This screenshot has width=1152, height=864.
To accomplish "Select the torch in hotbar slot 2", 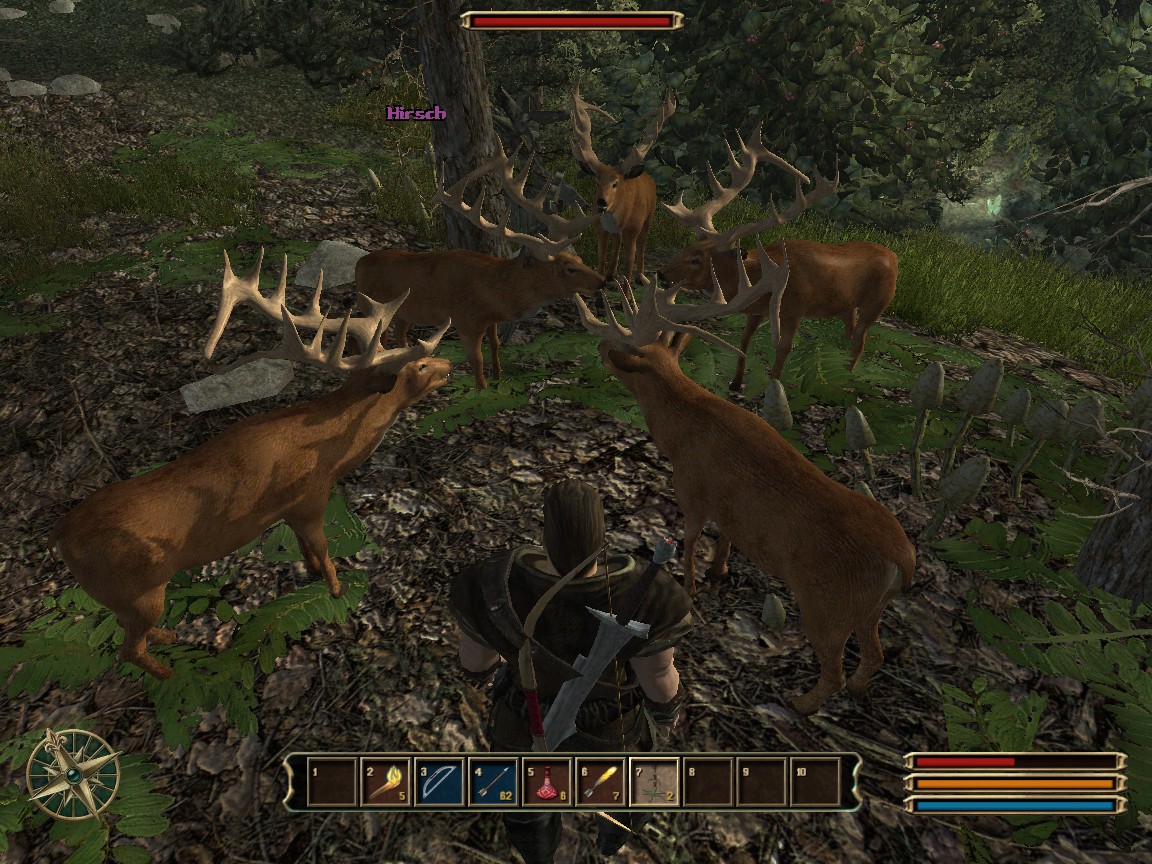I will point(386,781).
